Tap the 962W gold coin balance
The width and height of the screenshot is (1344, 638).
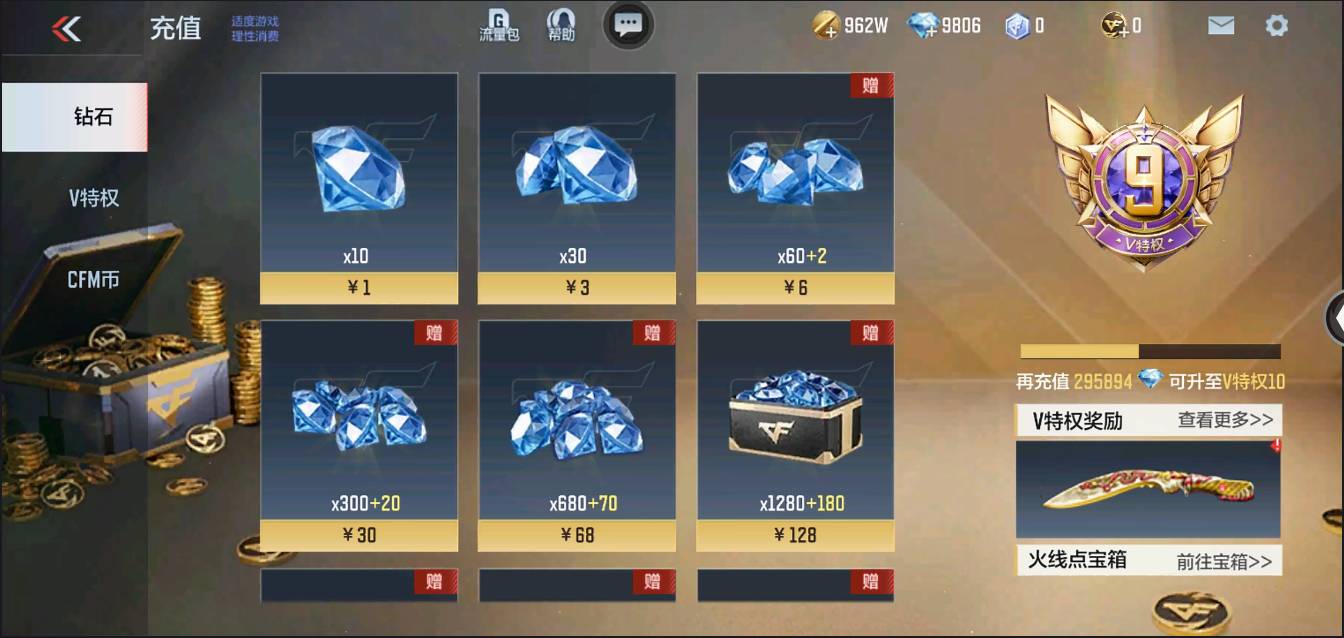pyautogui.click(x=850, y=26)
